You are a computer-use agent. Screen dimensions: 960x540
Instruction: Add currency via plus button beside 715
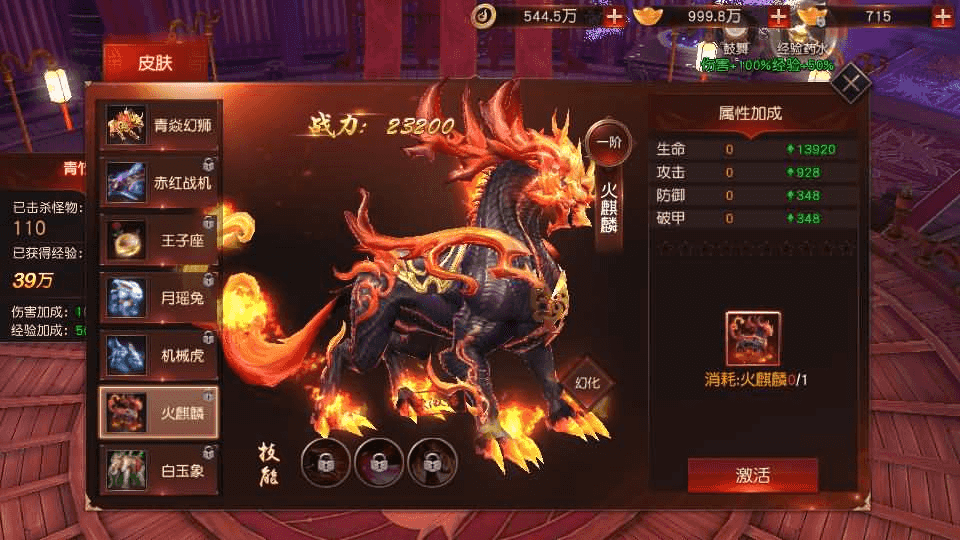[942, 16]
